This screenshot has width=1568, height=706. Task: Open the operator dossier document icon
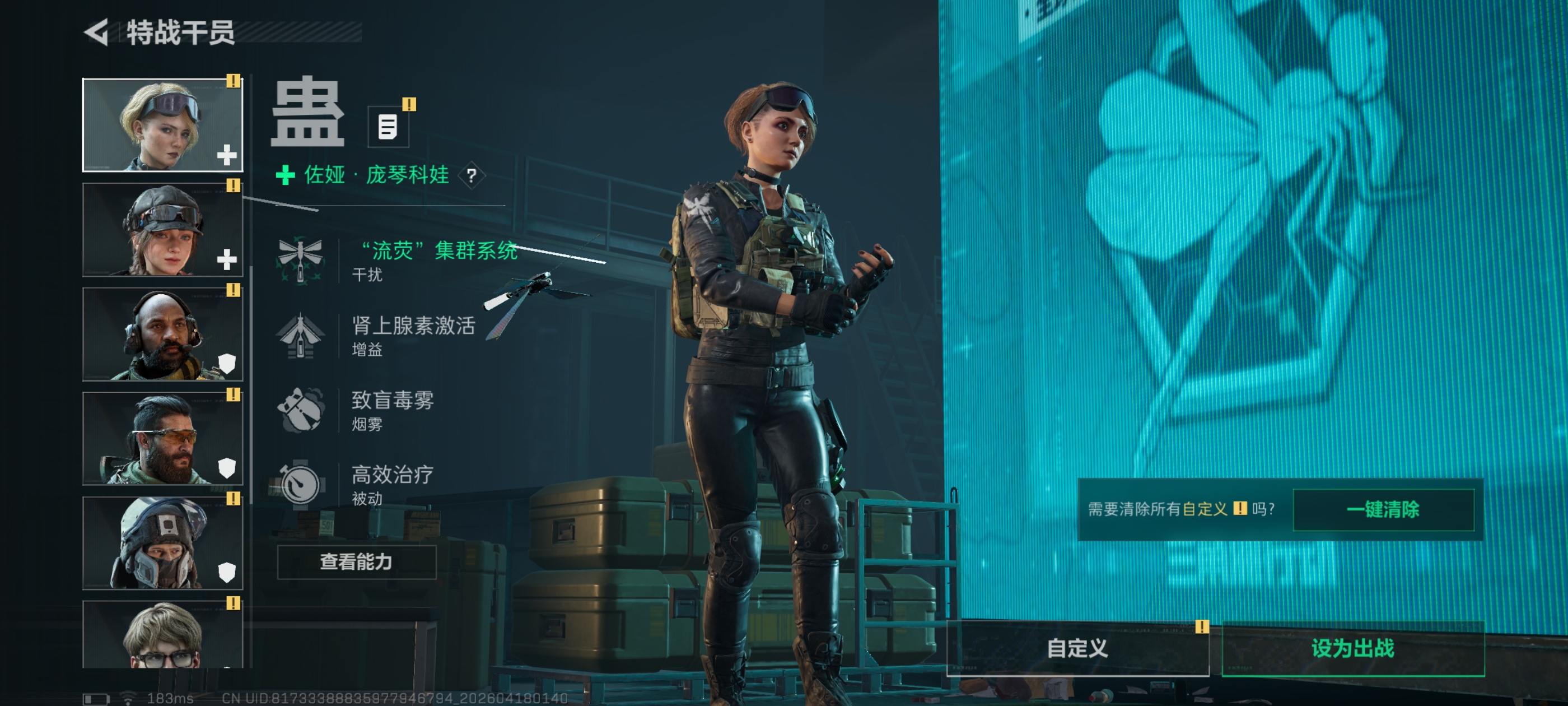coord(388,127)
